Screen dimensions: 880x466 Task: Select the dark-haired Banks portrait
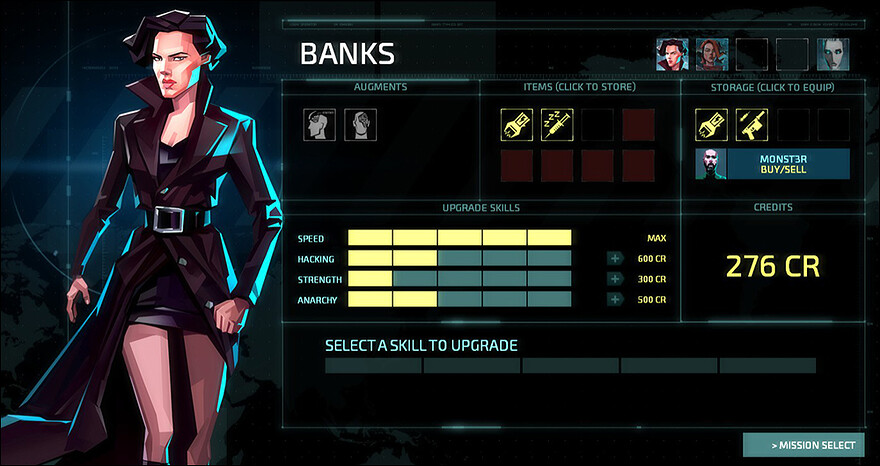(672, 54)
